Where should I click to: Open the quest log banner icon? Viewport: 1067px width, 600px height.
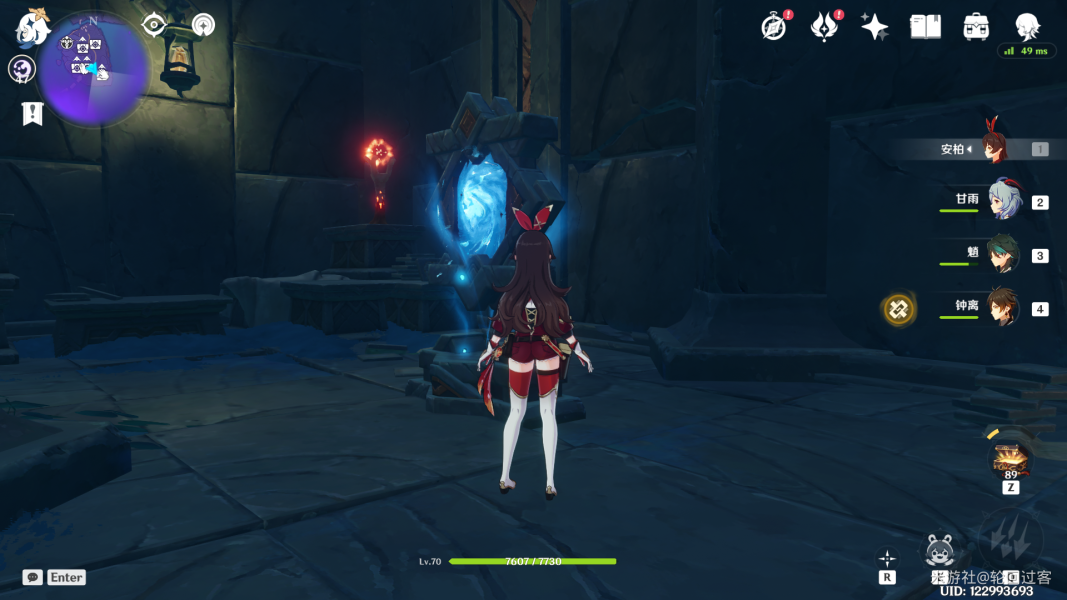click(32, 113)
